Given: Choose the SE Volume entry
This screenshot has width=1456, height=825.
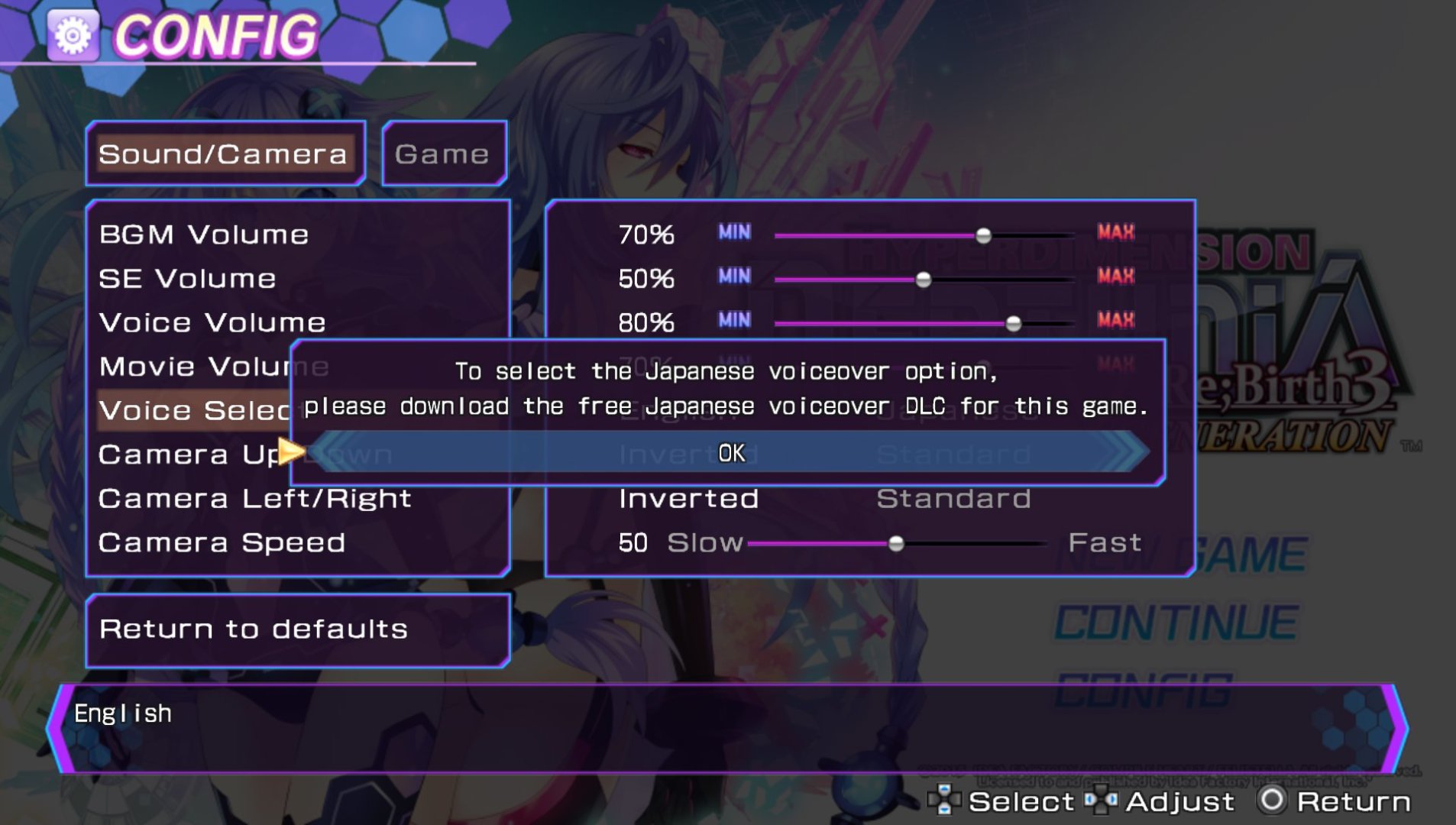Looking at the screenshot, I should point(188,279).
